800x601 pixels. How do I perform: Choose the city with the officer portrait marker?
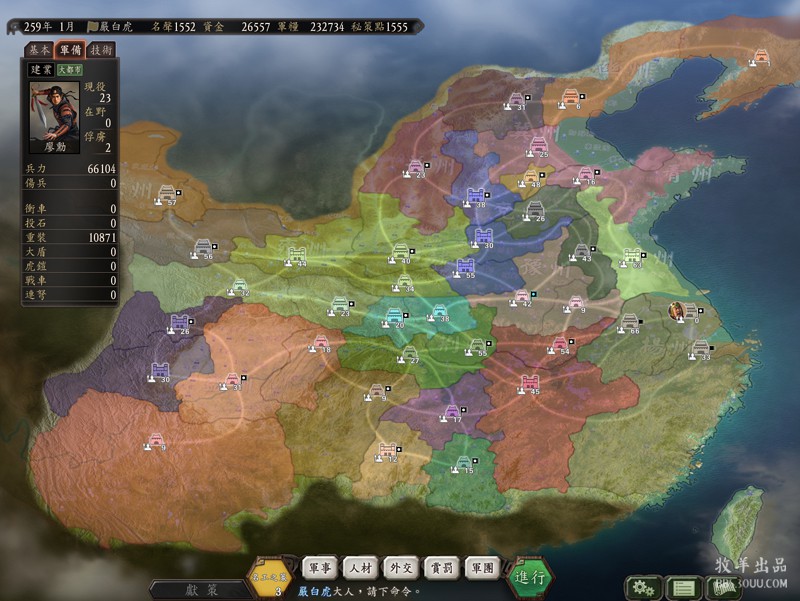676,310
